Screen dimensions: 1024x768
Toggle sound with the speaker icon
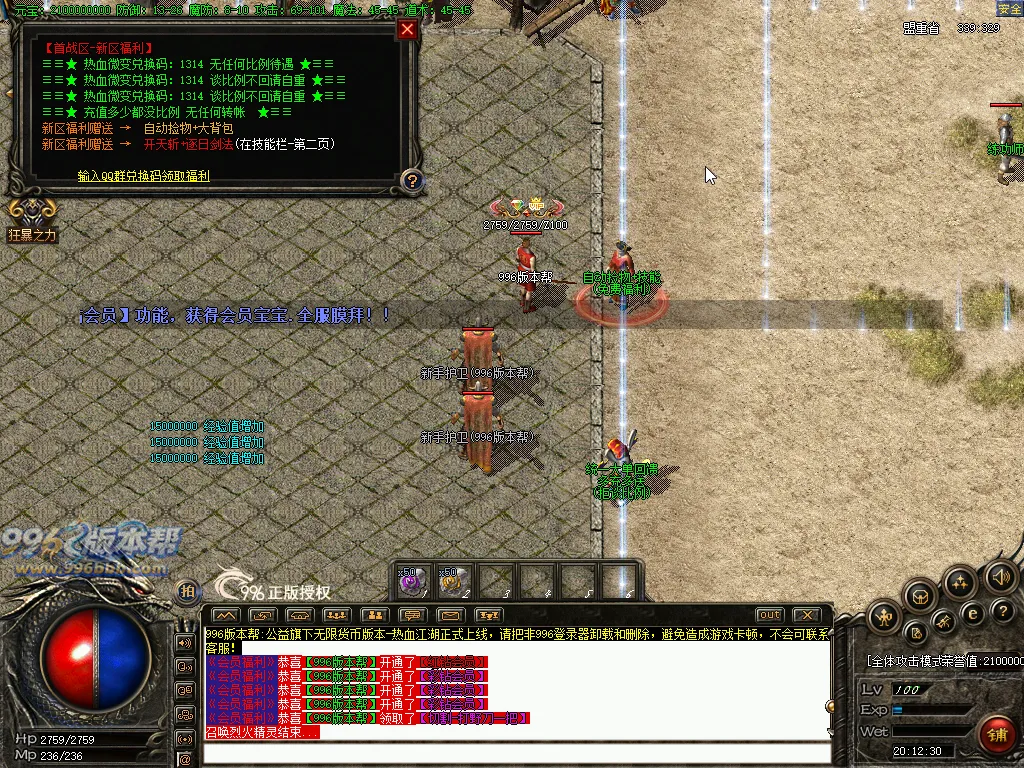pyautogui.click(x=1000, y=576)
